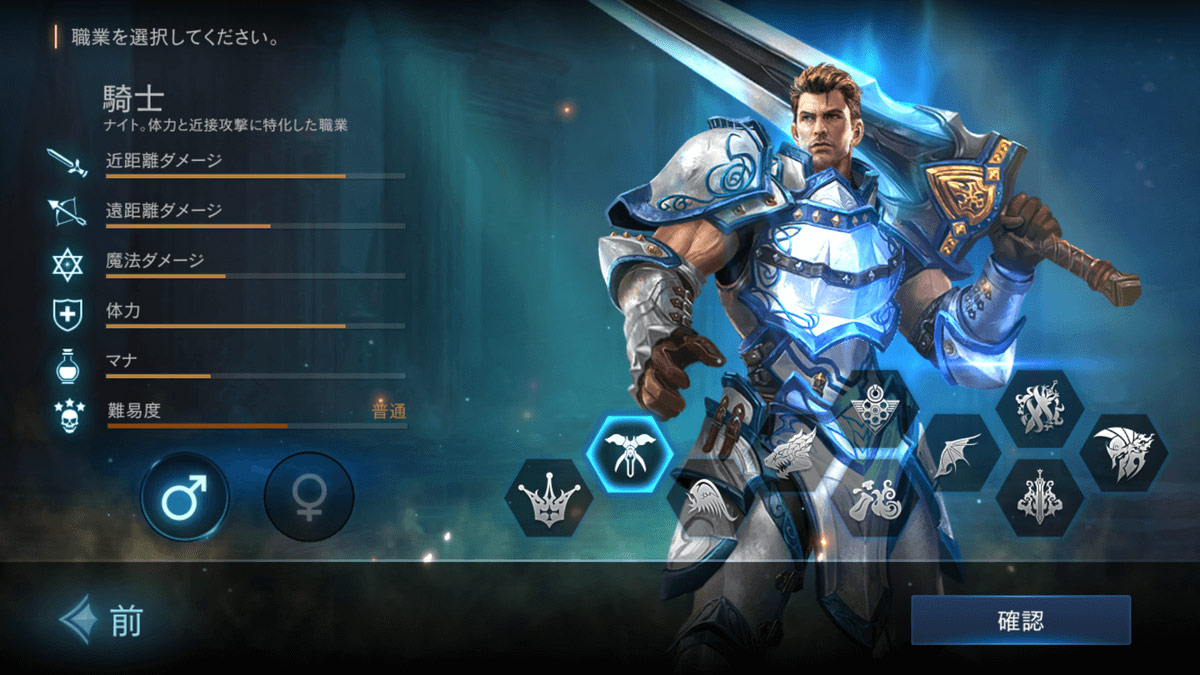Viewport: 1200px width, 675px height.
Task: Pick the crown emblem class hexagon
Action: coord(548,499)
